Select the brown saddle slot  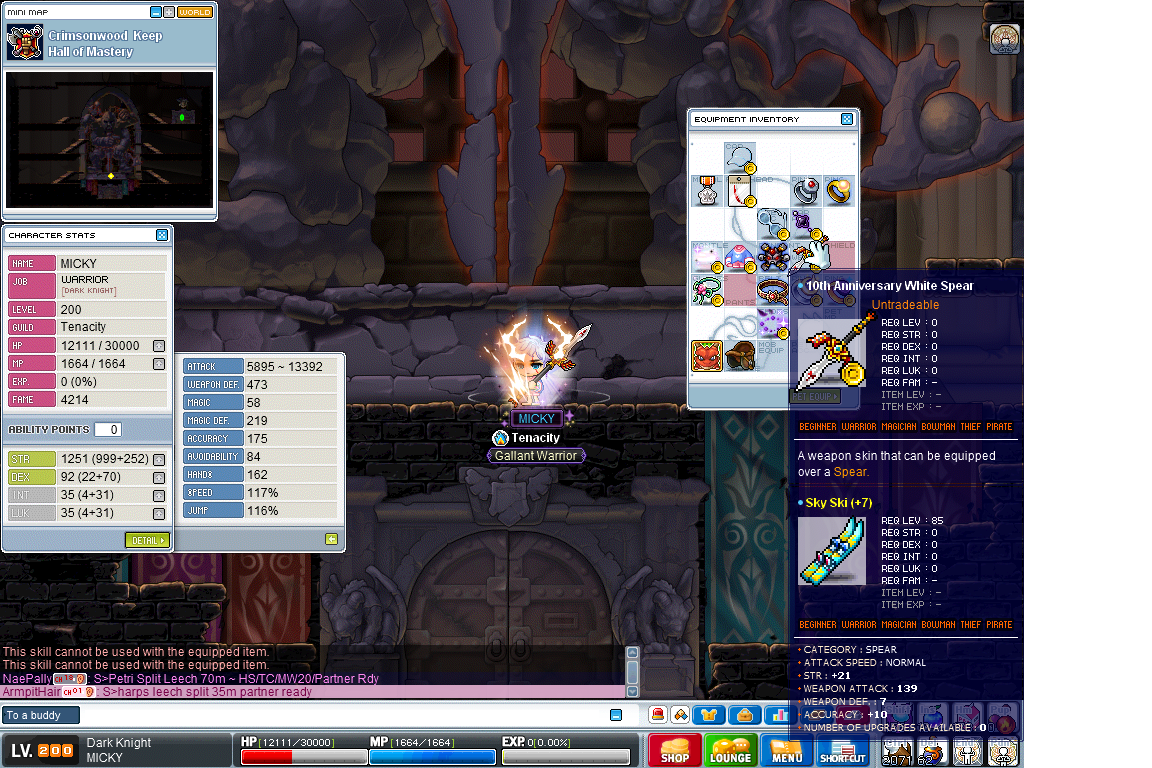click(x=740, y=355)
